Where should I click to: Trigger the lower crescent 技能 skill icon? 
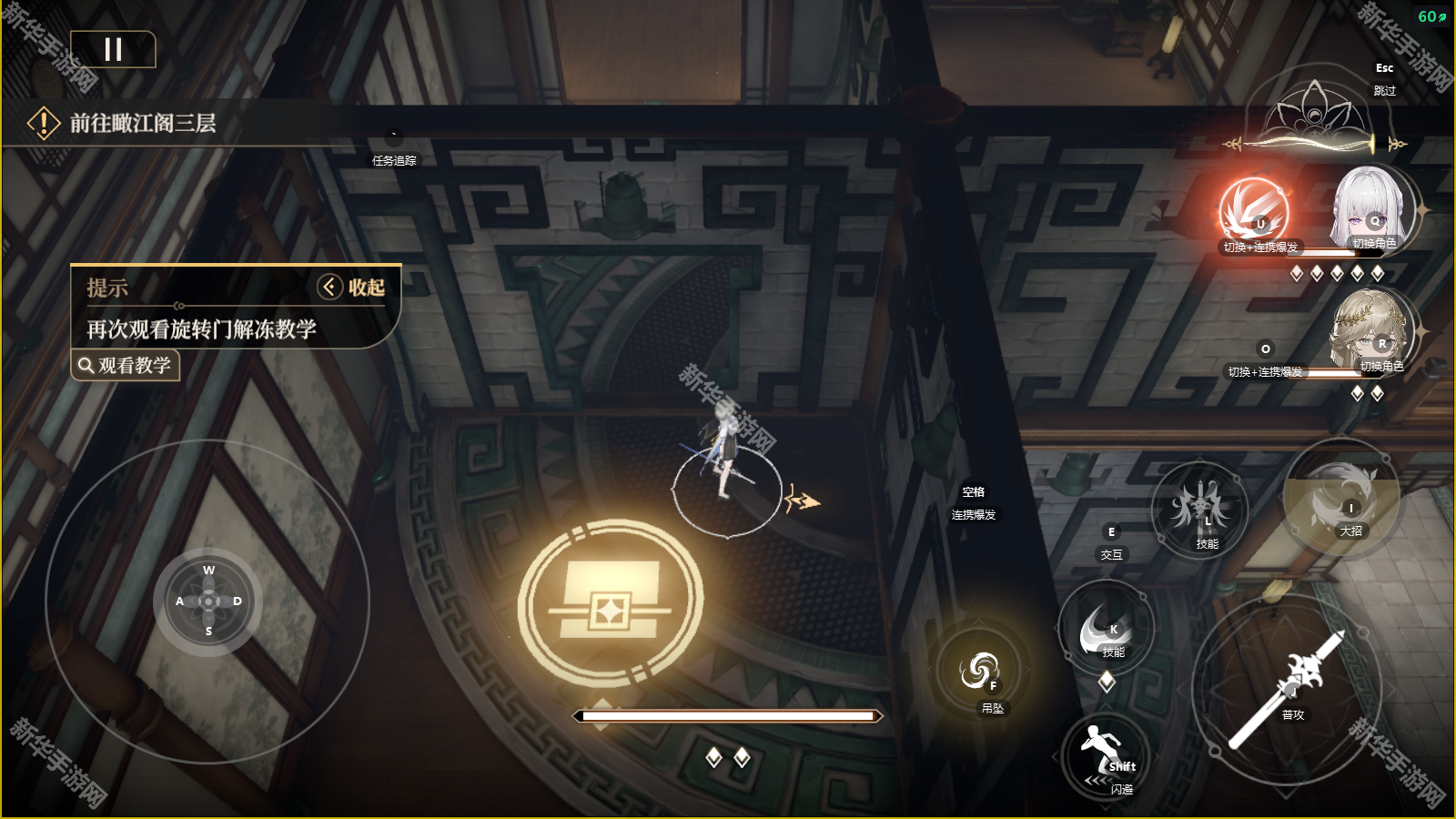[x=1106, y=629]
